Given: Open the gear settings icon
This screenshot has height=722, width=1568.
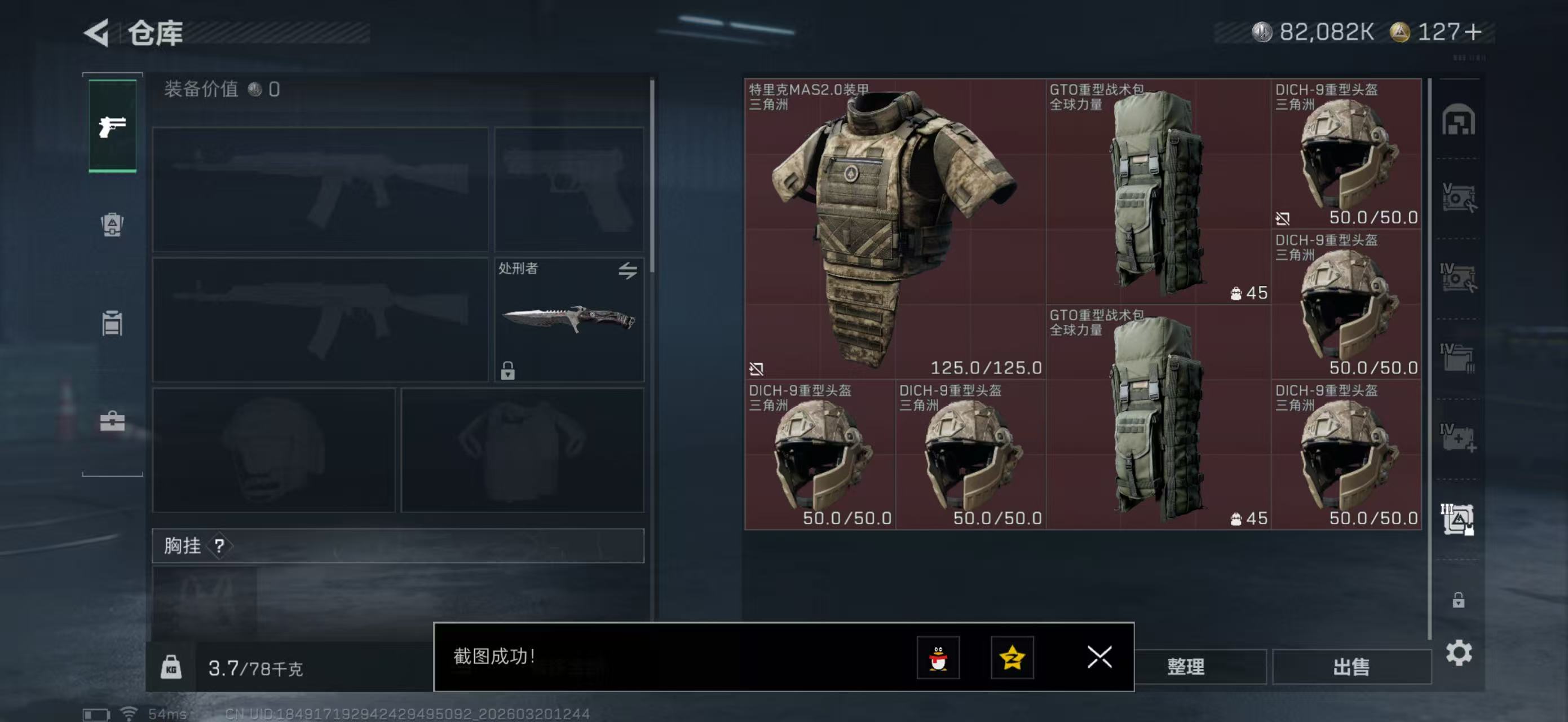Looking at the screenshot, I should 1459,653.
